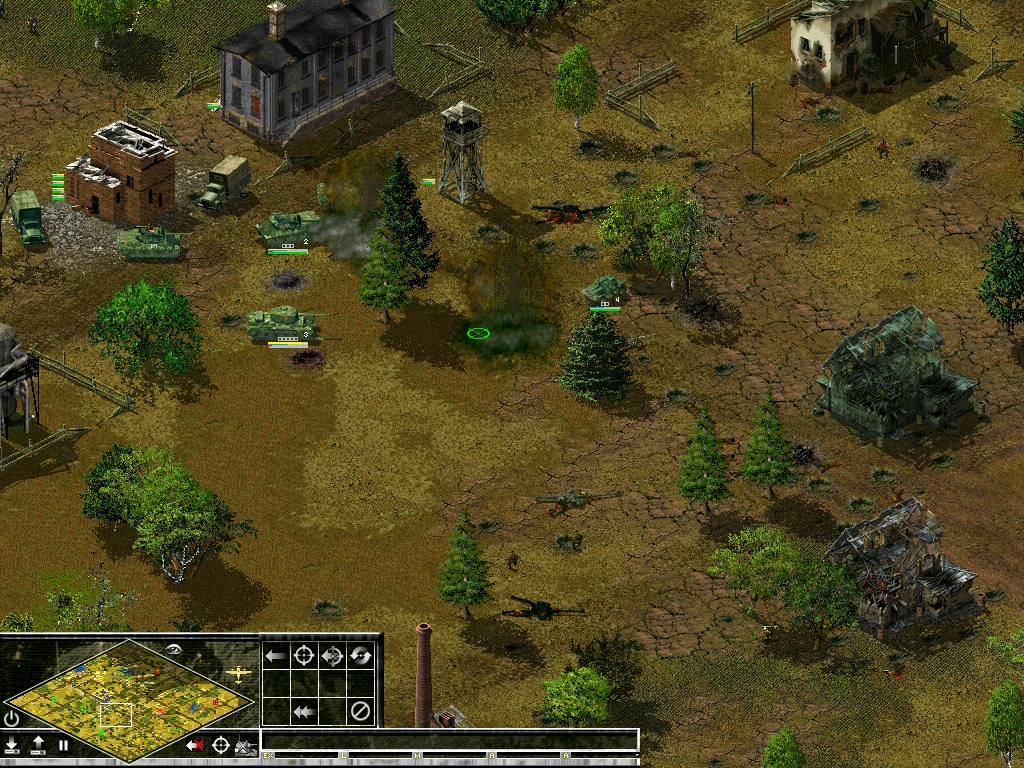Select the double left-arrow fast move command
This screenshot has height=768, width=1024.
pos(304,712)
